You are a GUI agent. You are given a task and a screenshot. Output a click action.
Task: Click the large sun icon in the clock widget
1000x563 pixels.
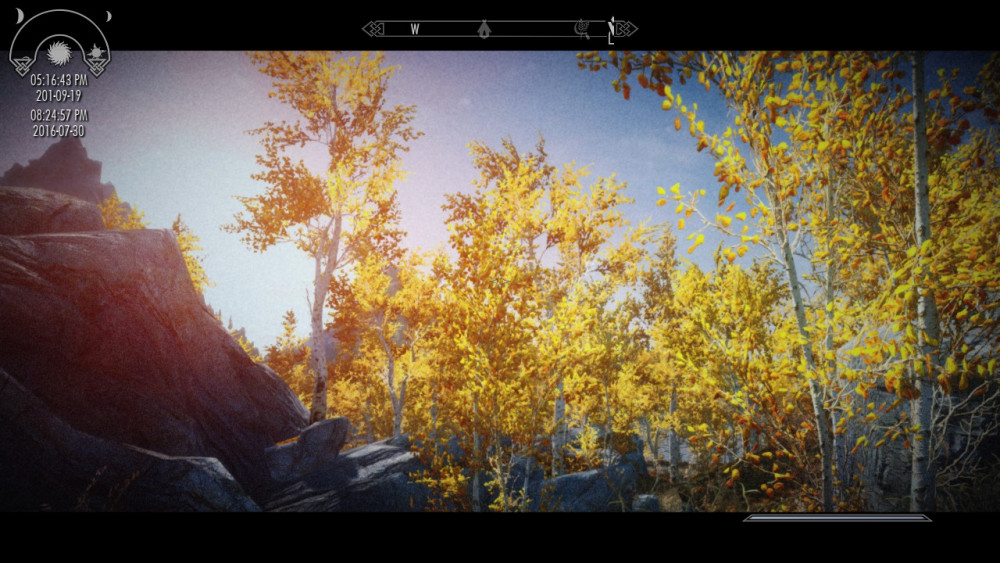pyautogui.click(x=60, y=52)
